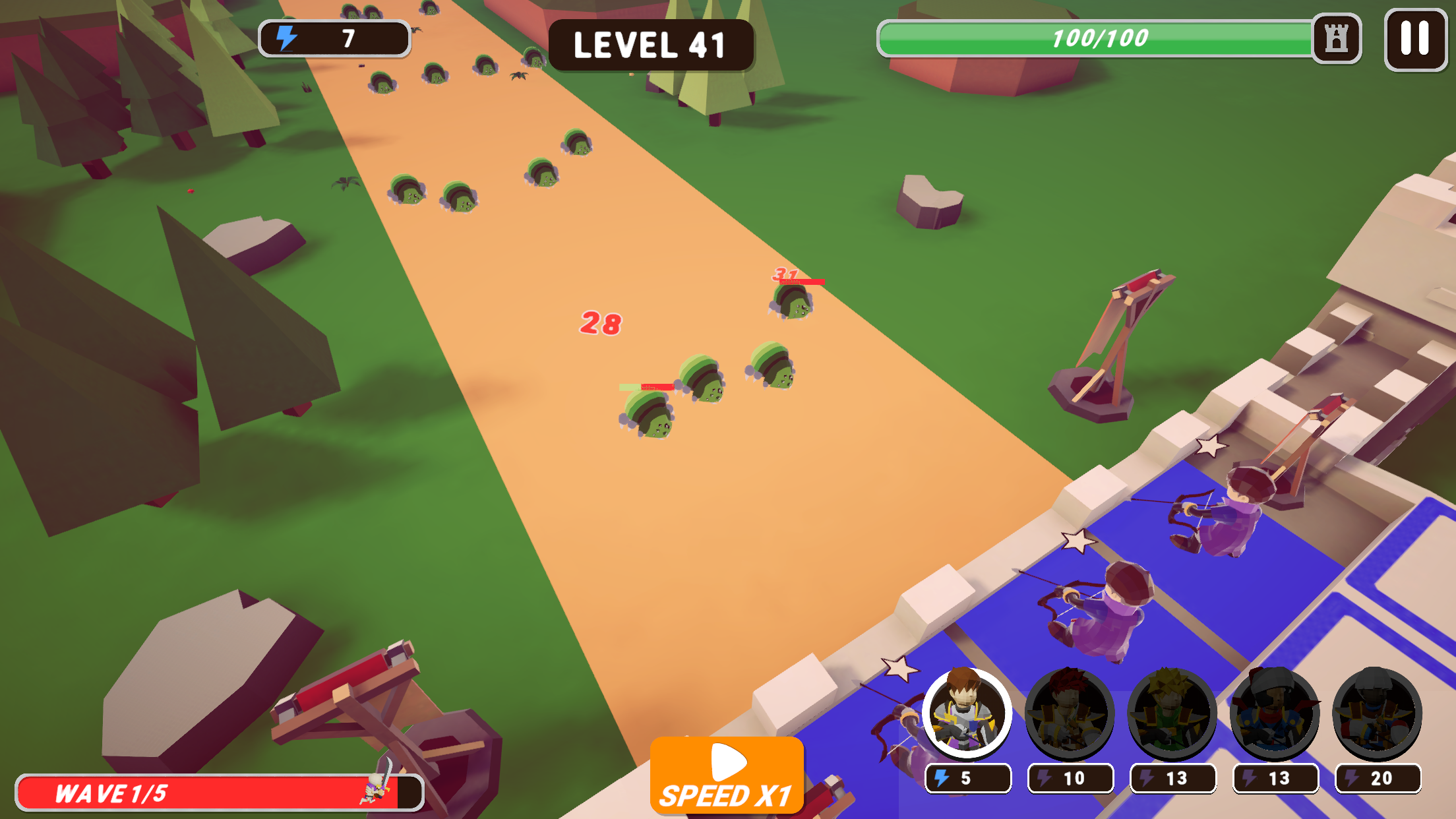Viewport: 1456px width, 819px height.
Task: Toggle the Speed X1 button
Action: point(727,775)
